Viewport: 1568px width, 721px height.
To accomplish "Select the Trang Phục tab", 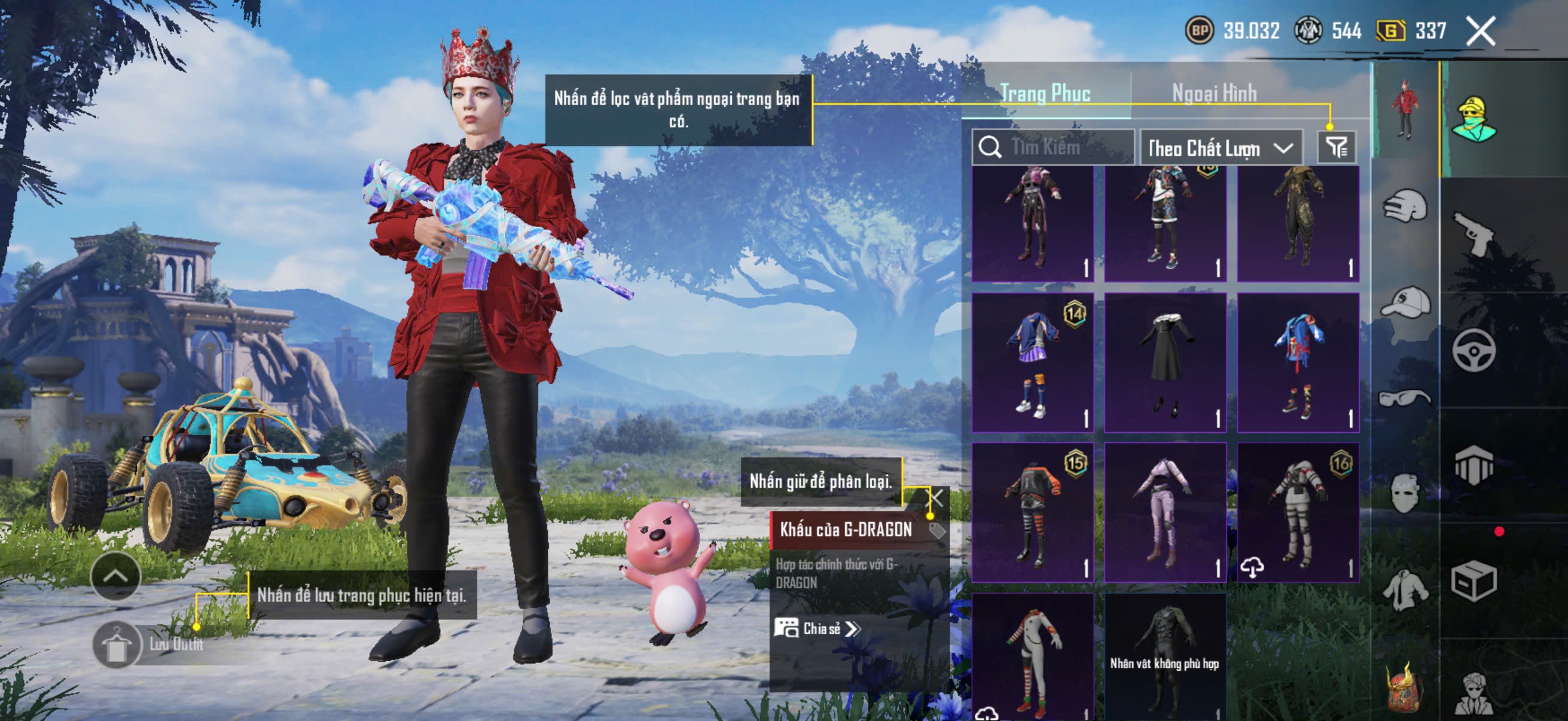I will pyautogui.click(x=1045, y=93).
